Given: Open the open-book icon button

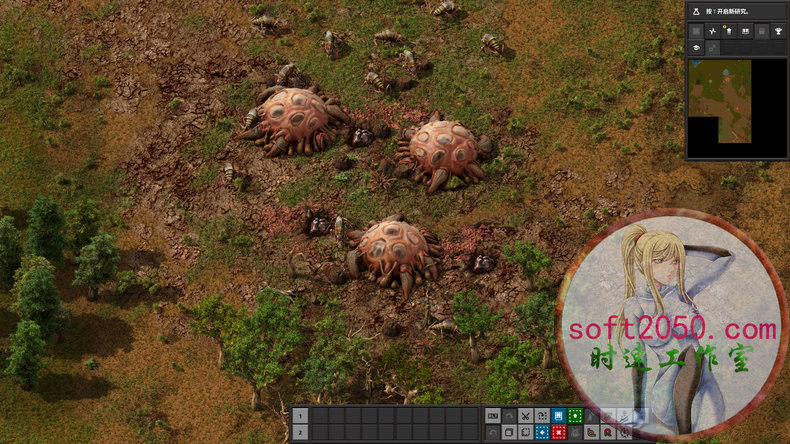Looking at the screenshot, I should pos(746,31).
